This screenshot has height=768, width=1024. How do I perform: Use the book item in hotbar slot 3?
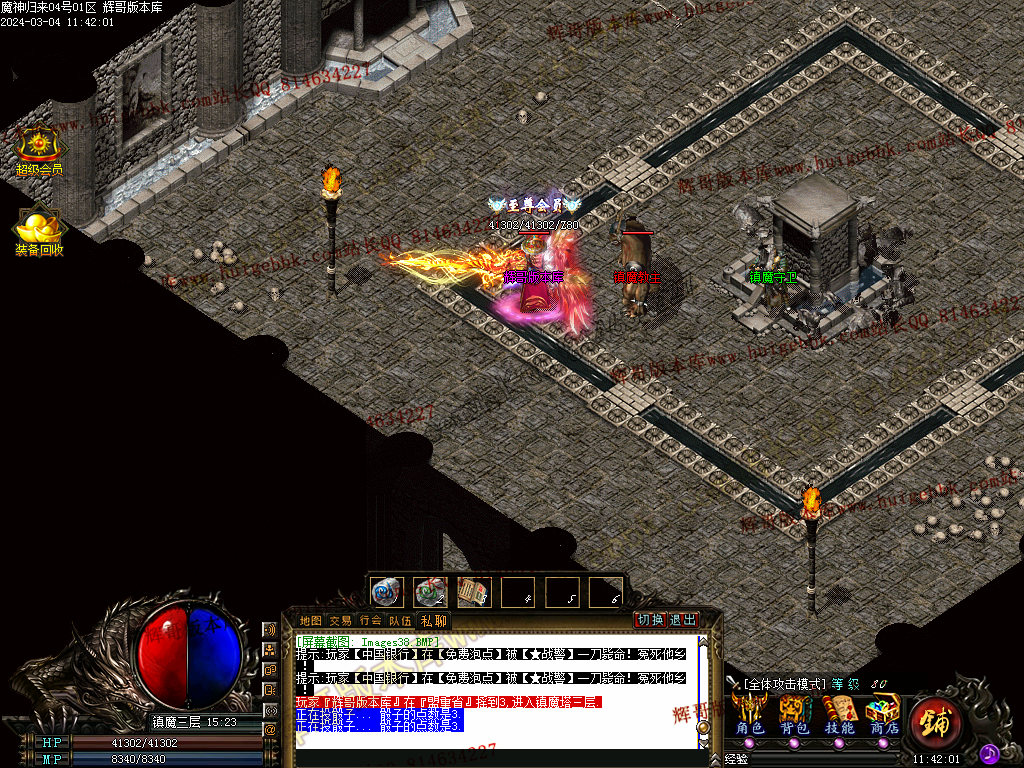473,592
